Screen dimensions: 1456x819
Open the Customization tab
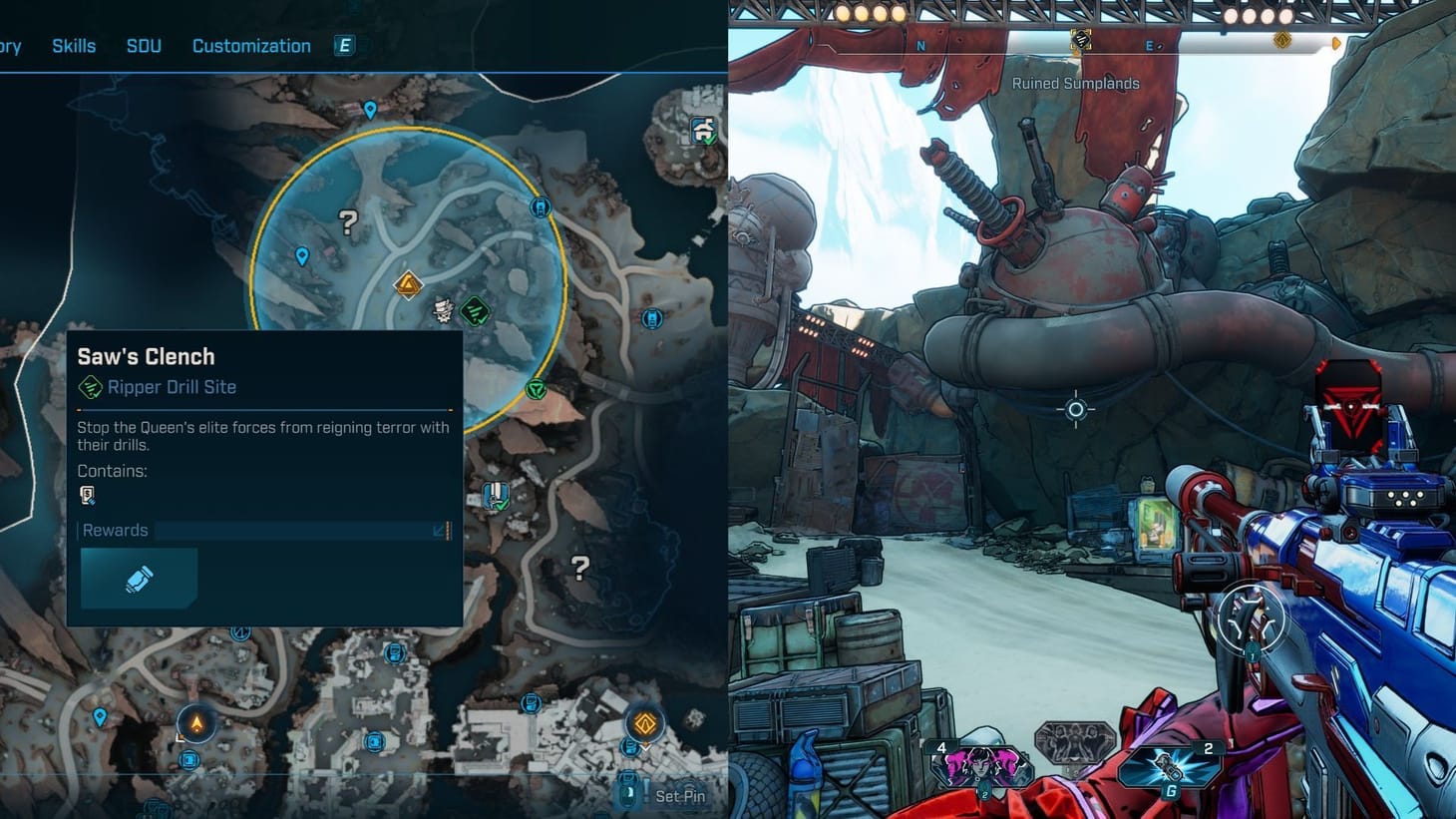pyautogui.click(x=250, y=45)
